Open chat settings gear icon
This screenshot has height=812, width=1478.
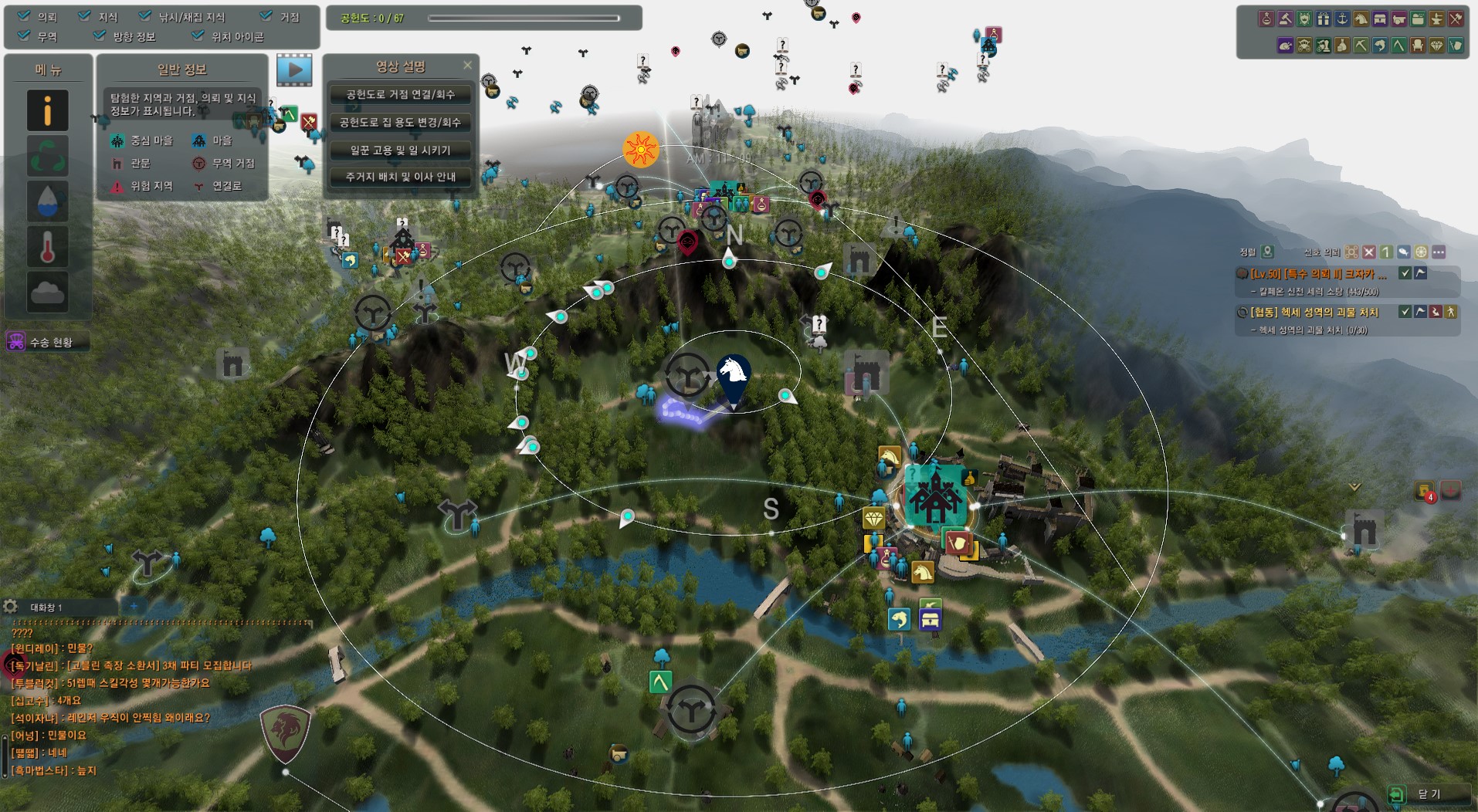coord(11,607)
